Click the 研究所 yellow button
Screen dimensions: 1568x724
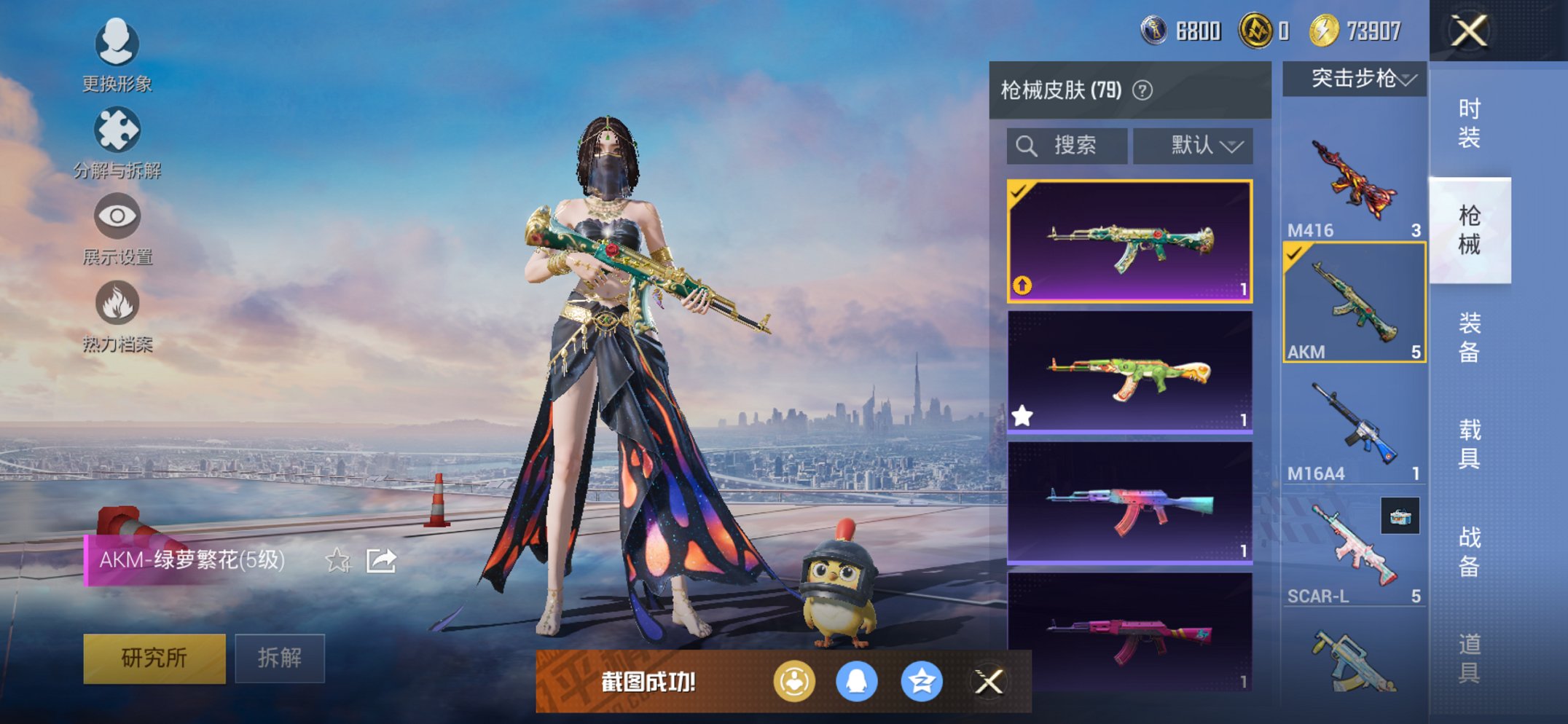154,658
